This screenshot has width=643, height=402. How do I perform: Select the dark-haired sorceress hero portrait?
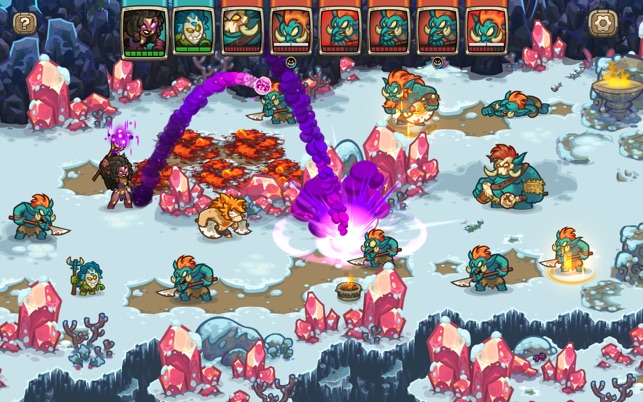[x=144, y=29]
